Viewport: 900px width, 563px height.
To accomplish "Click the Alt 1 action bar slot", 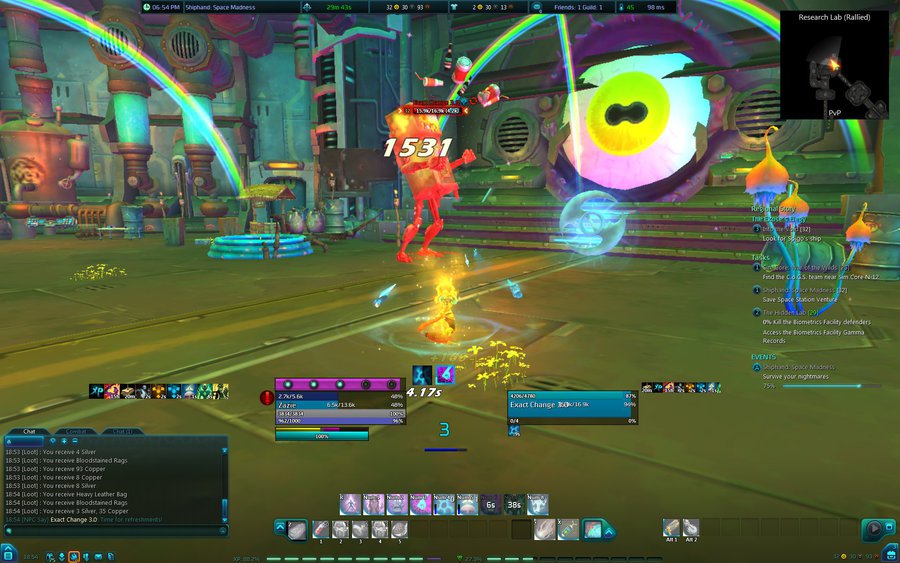I will (671, 527).
